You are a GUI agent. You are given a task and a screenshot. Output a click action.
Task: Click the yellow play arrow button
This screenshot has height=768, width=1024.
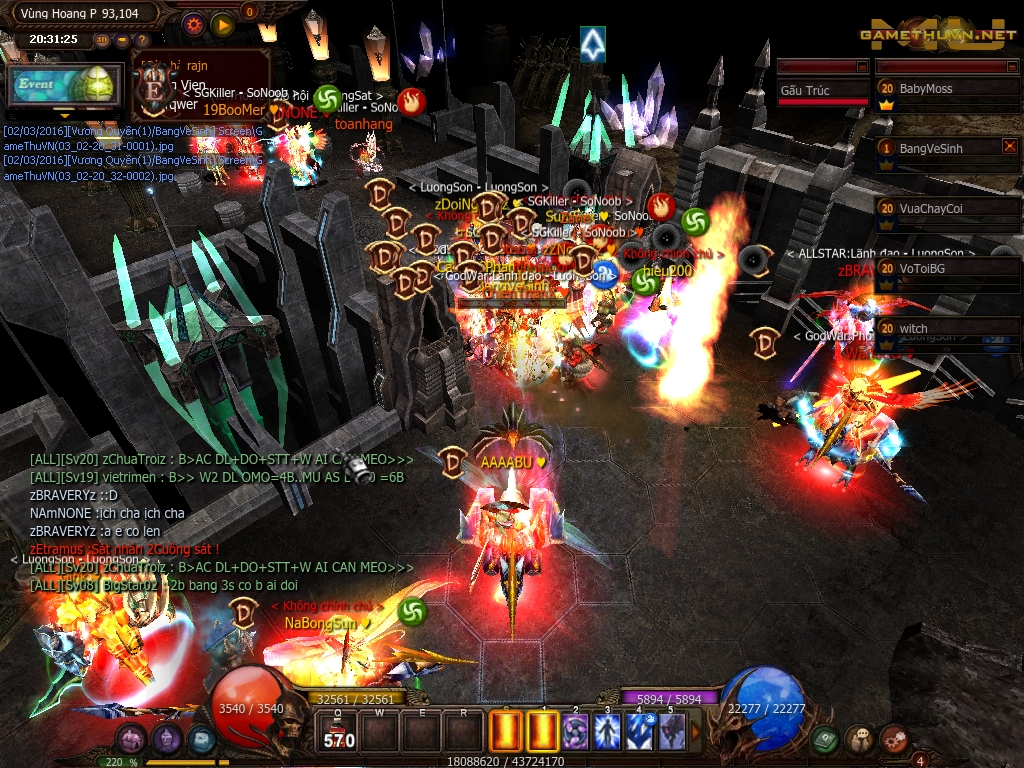[x=223, y=25]
